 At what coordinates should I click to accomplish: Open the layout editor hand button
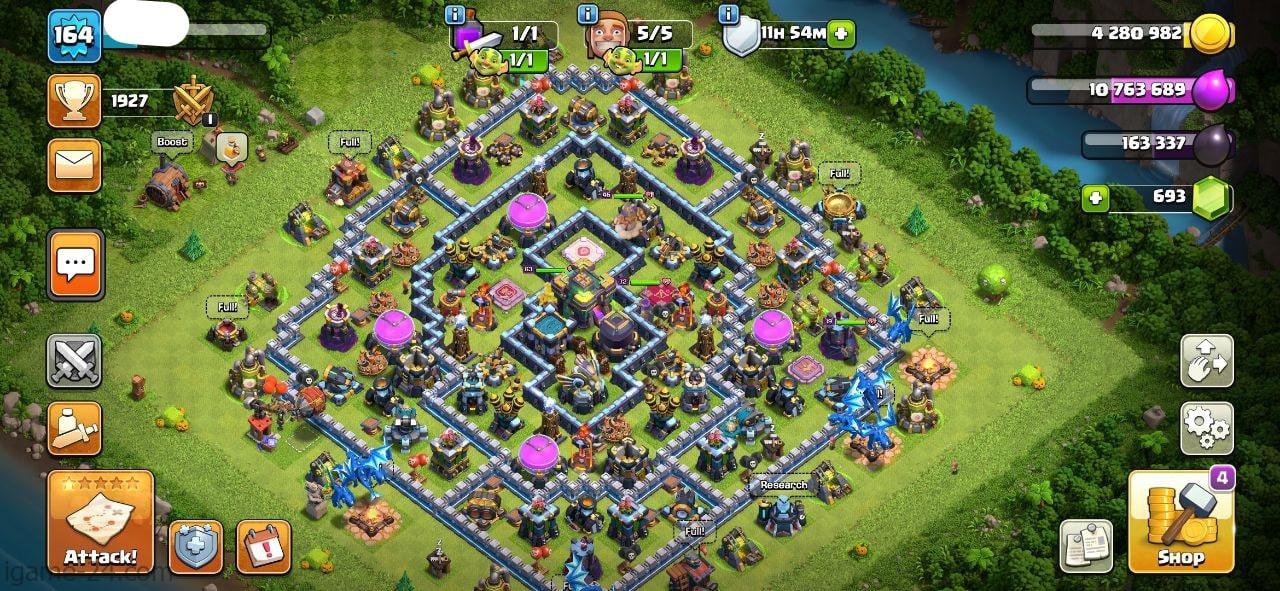tap(1206, 361)
